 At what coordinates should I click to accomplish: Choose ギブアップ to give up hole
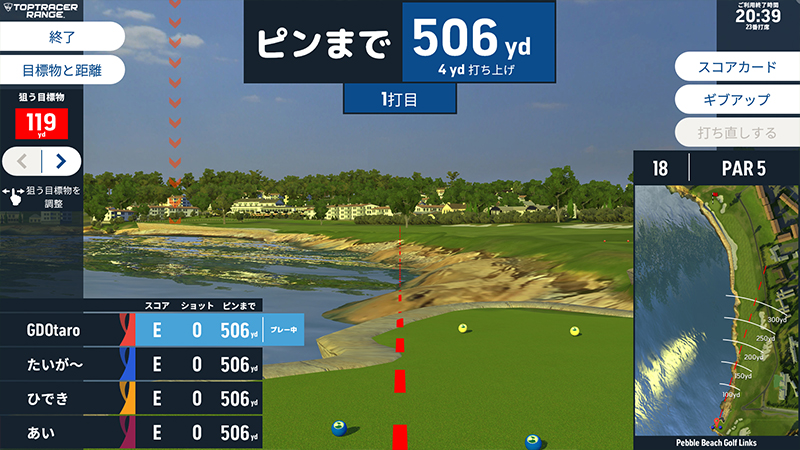pyautogui.click(x=735, y=99)
